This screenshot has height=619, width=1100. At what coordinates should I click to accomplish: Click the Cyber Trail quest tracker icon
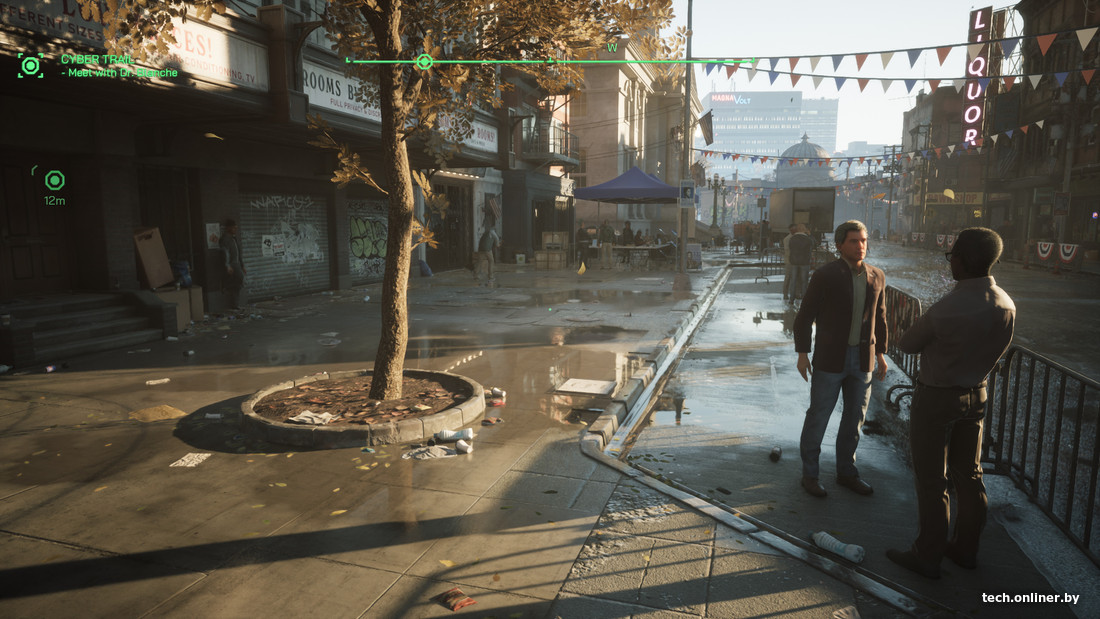pyautogui.click(x=30, y=66)
